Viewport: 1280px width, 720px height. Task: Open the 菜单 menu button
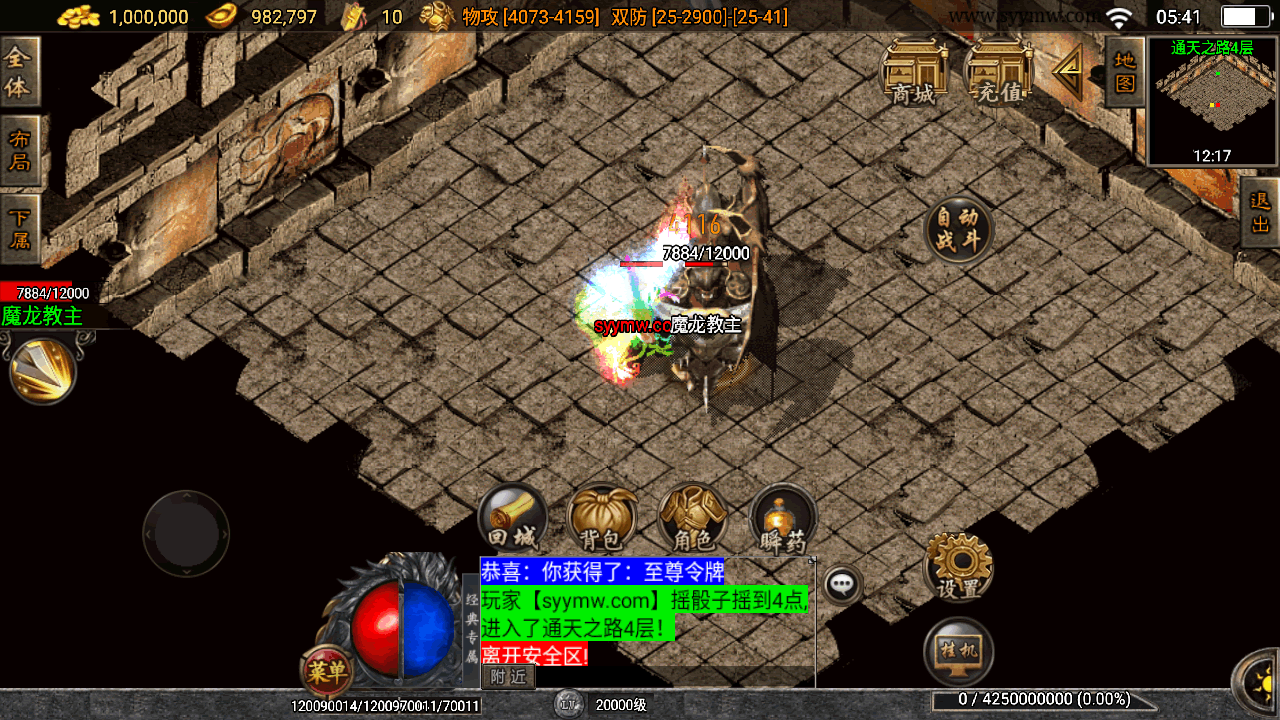pyautogui.click(x=326, y=671)
